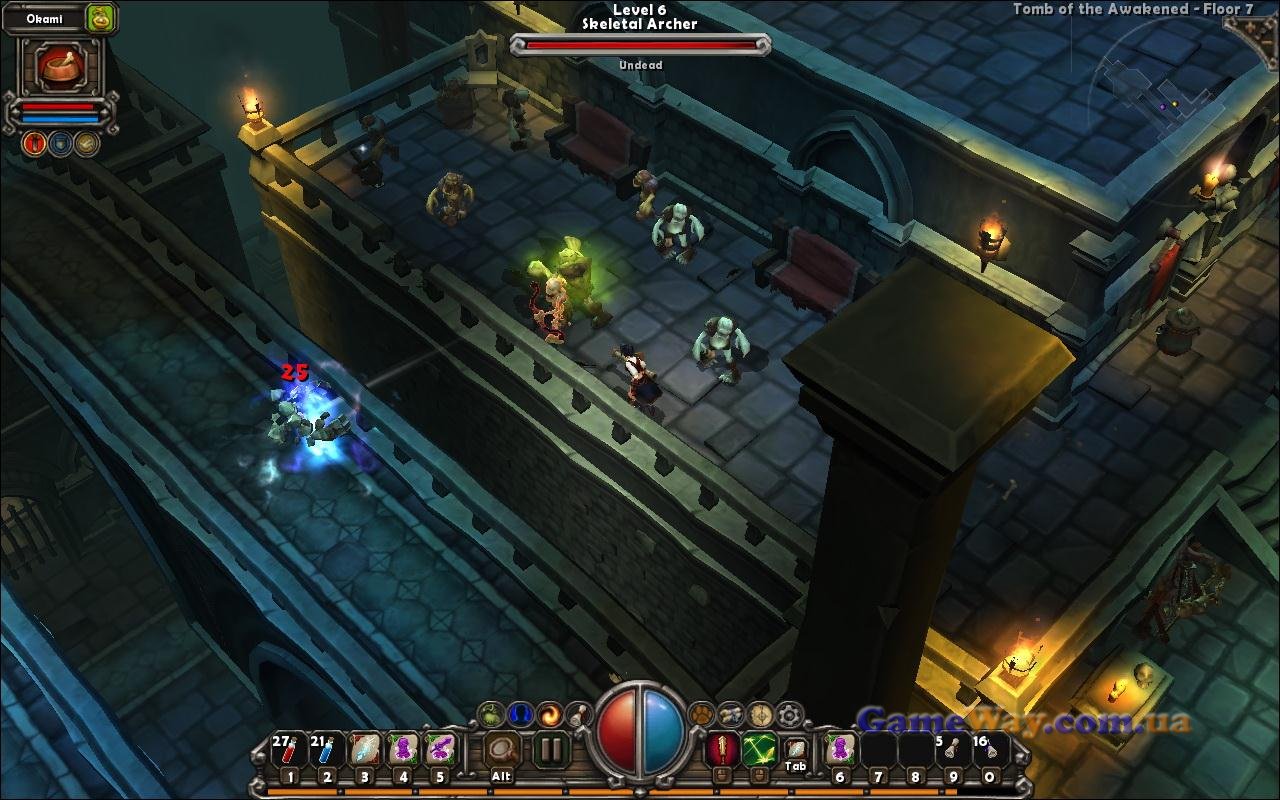Toggle the blue defensive pet stance

[60, 143]
